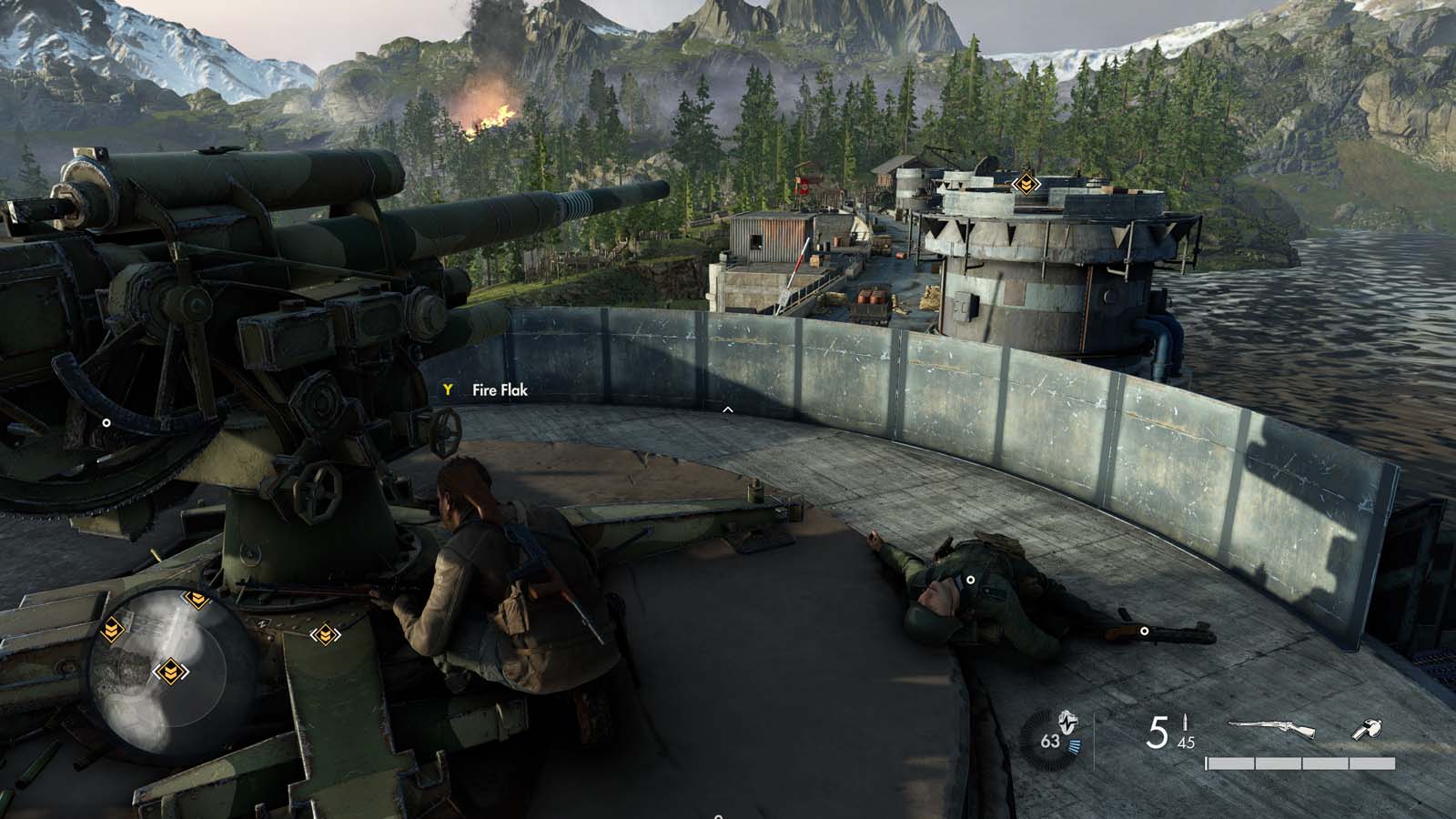Select the objective diamond right of the minimap

324,634
